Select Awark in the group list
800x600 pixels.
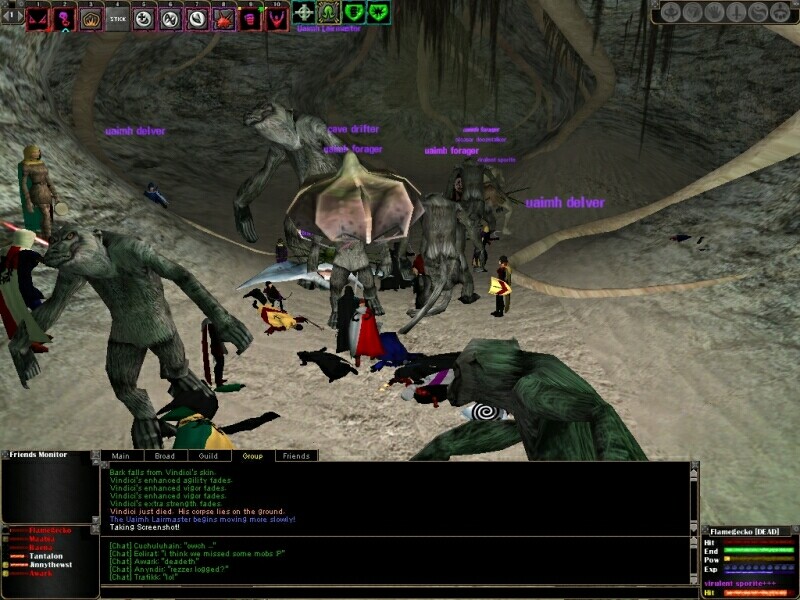[40, 574]
